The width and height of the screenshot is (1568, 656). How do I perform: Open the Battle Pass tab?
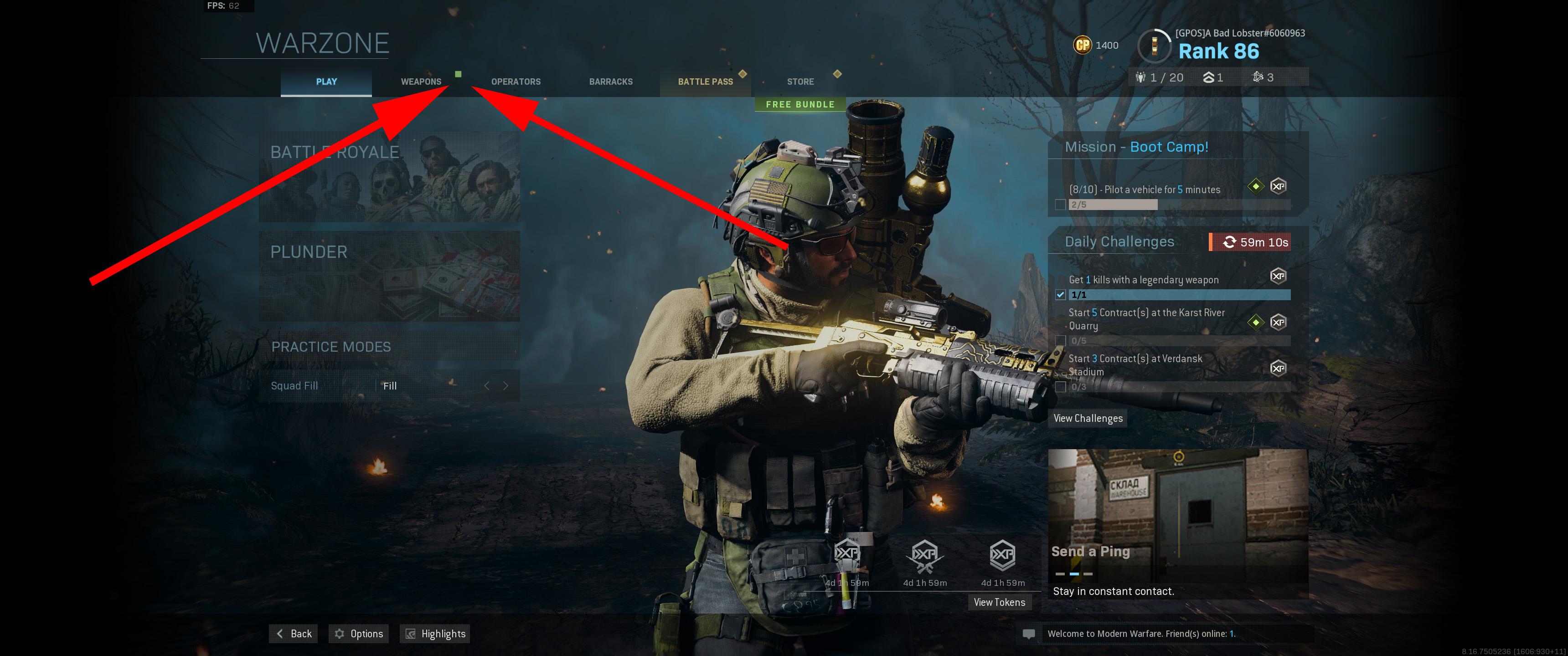(x=706, y=82)
